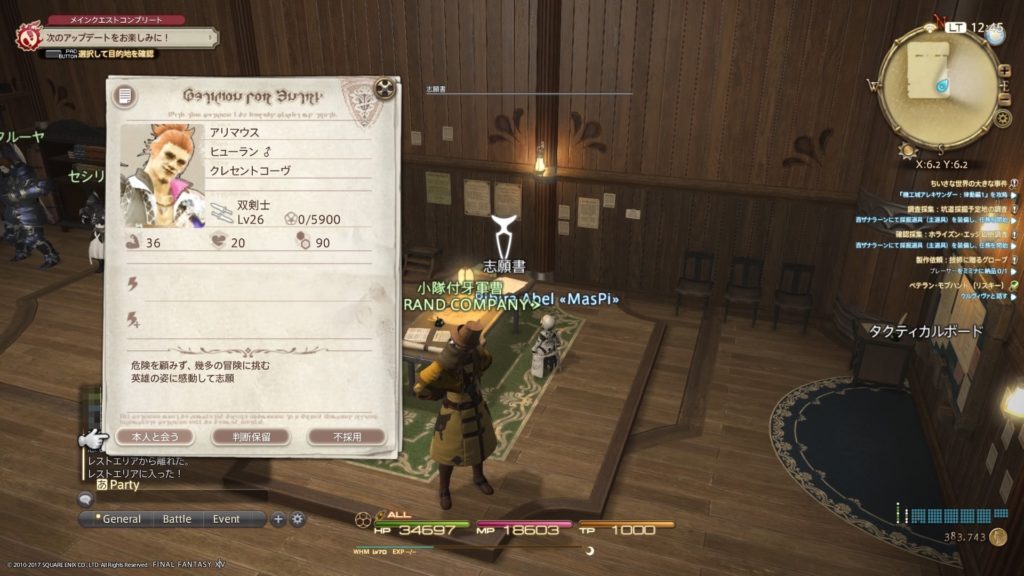Choose 本人と会う to meet the applicant
Image resolution: width=1024 pixels, height=576 pixels.
click(147, 437)
